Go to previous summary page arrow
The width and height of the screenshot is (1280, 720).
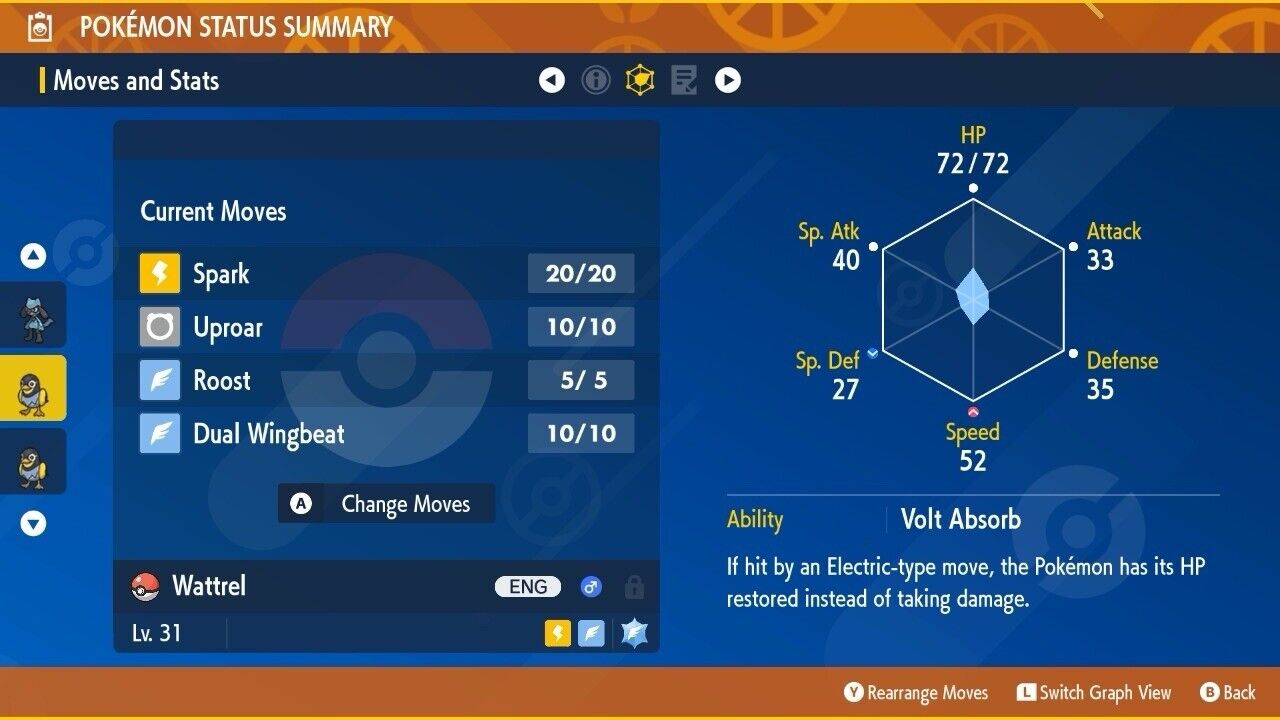pos(552,80)
